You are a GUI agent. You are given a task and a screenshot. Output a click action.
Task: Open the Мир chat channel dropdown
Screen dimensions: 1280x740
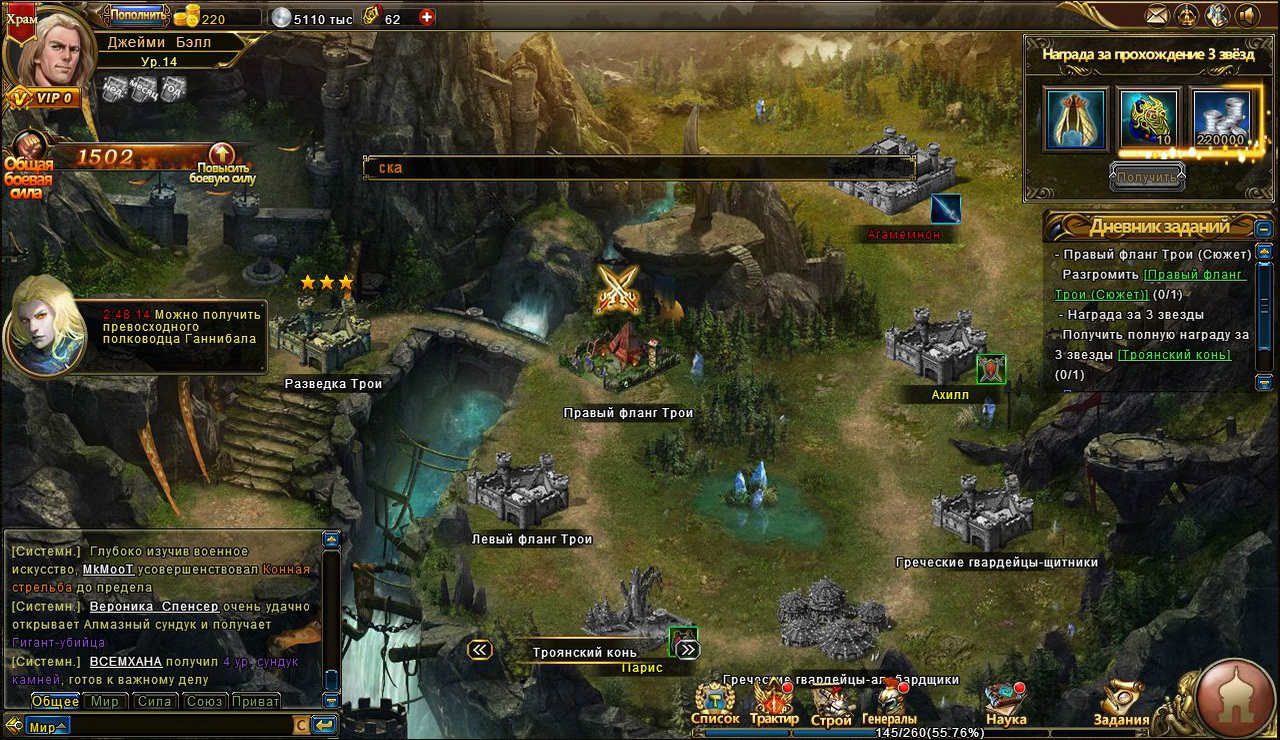(47, 726)
